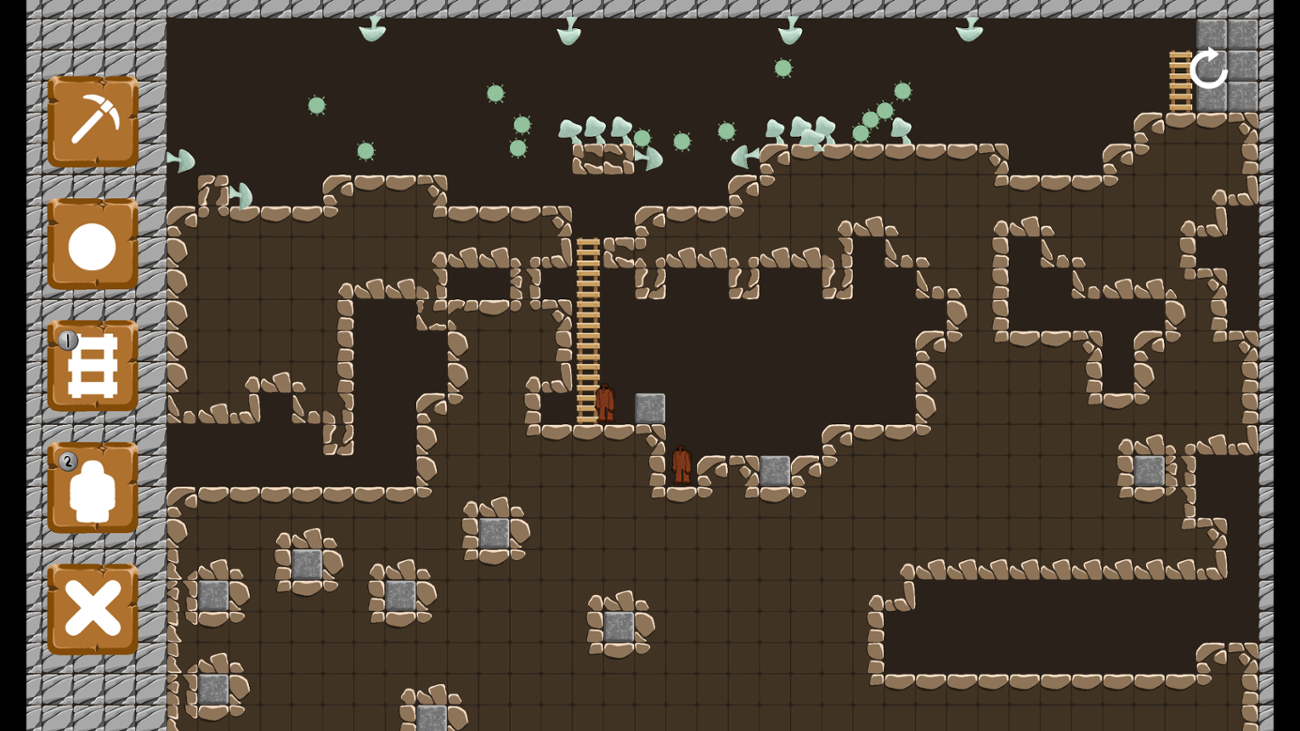The width and height of the screenshot is (1300, 731).
Task: Click the restart level arrow button
Action: tap(1208, 70)
